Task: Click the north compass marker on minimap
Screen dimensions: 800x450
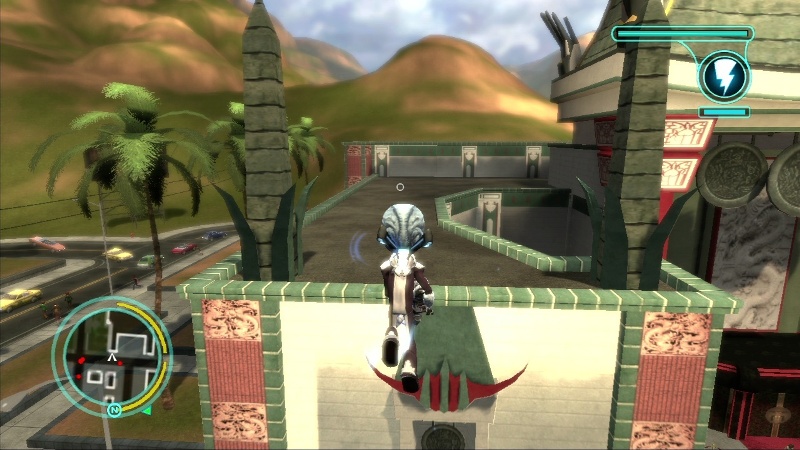Action: (x=113, y=409)
